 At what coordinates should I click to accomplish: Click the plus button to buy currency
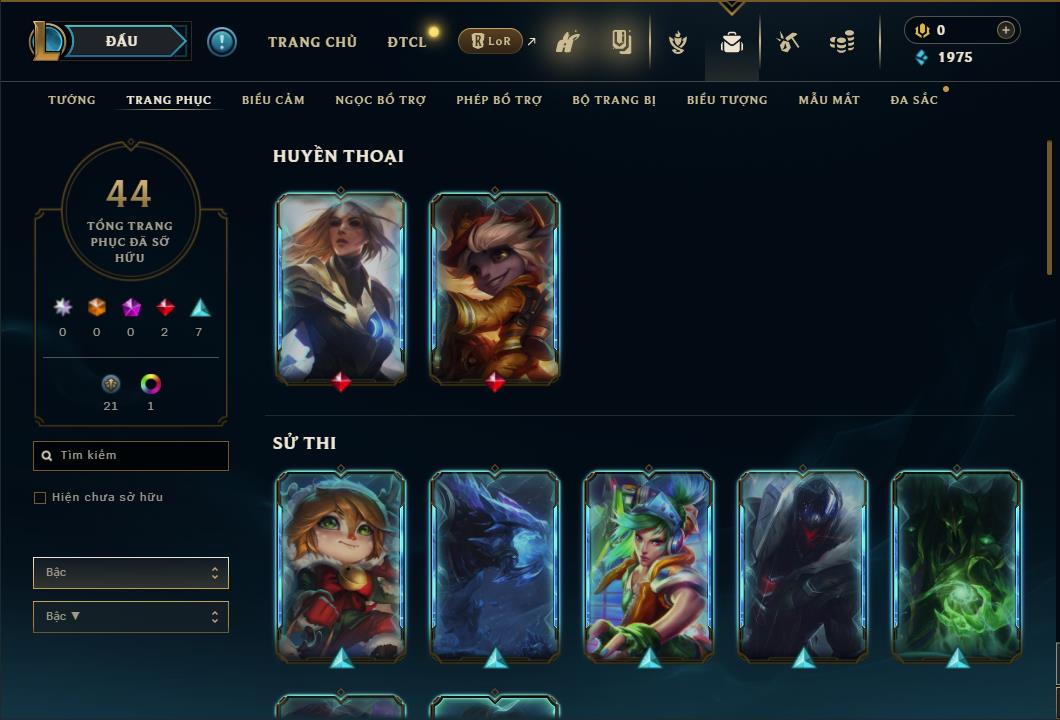click(1005, 30)
